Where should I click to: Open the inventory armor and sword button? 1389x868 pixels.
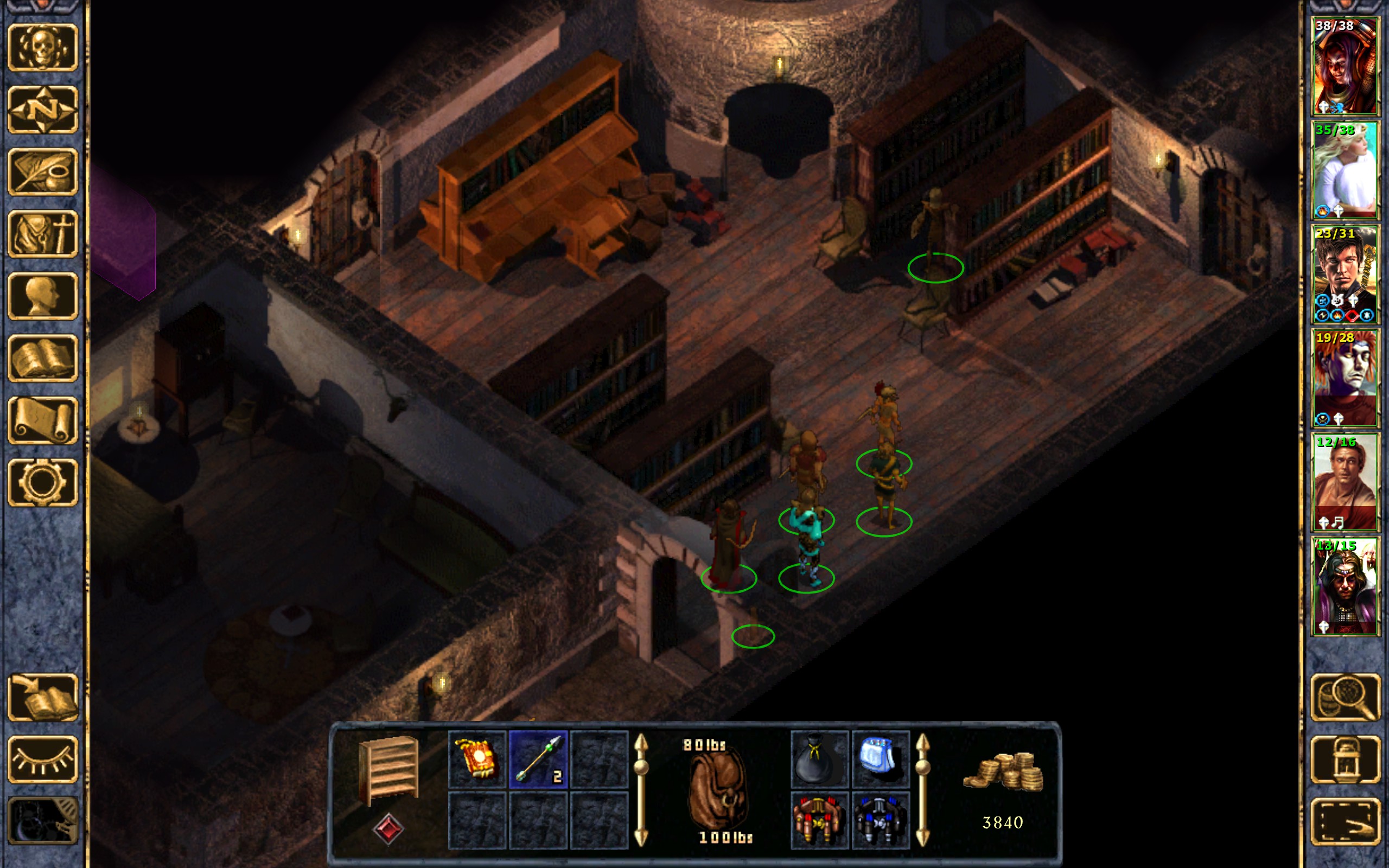point(42,234)
